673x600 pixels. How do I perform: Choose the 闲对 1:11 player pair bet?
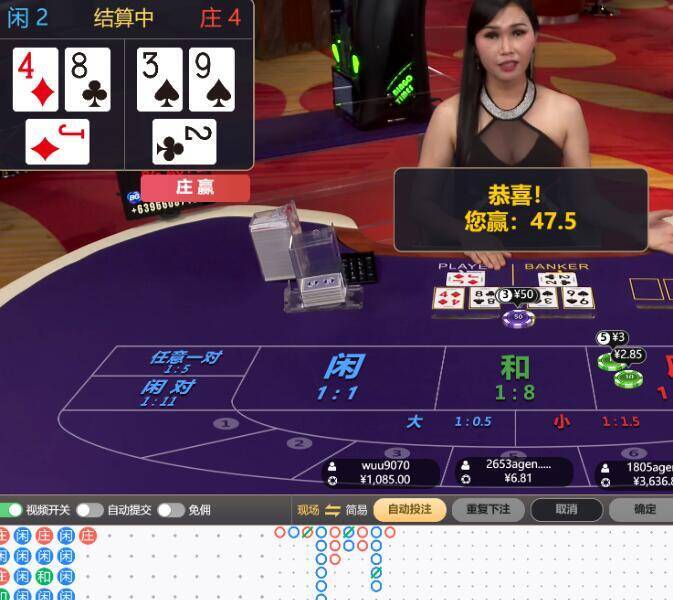tap(166, 391)
